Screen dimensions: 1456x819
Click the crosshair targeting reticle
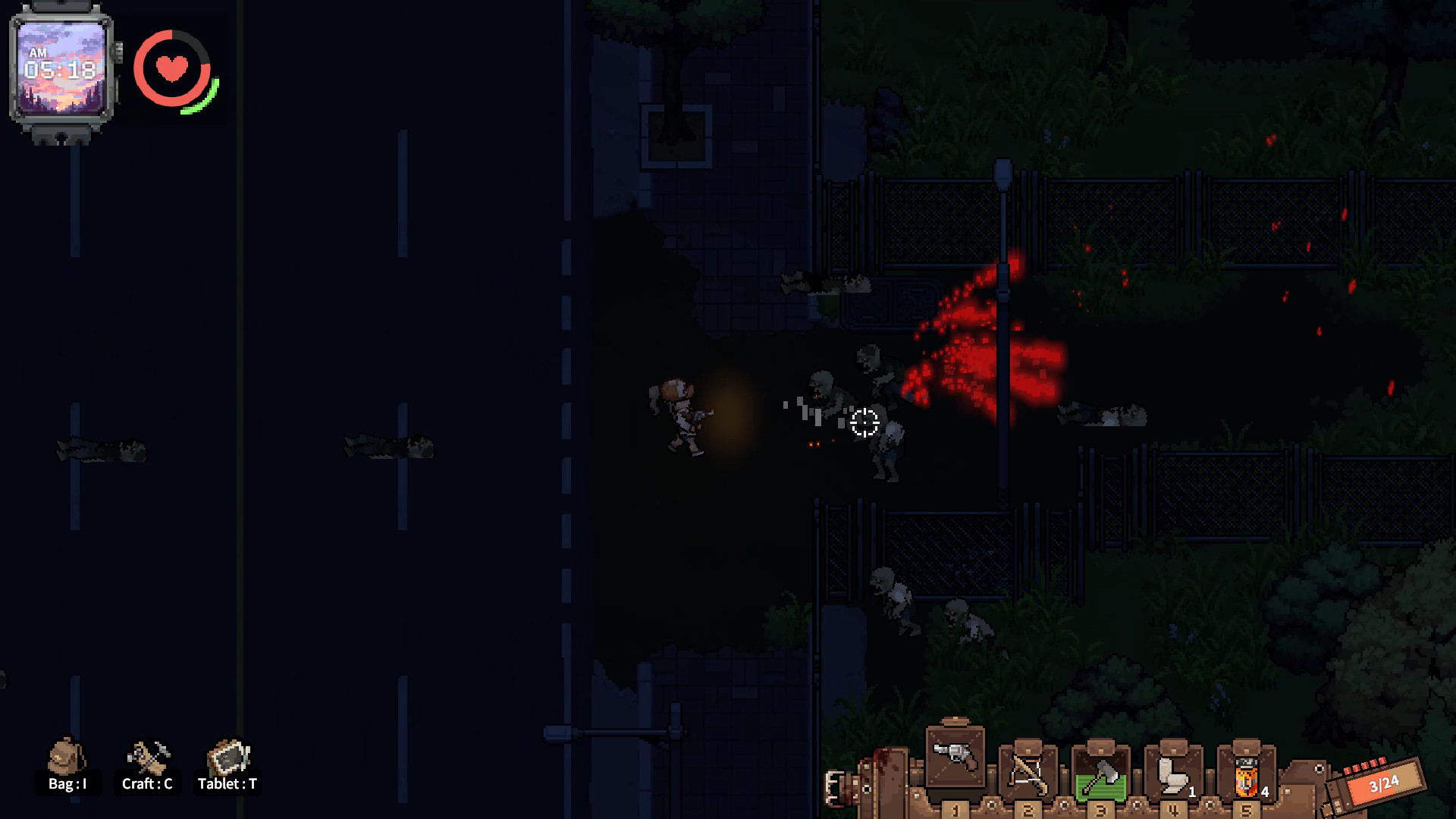(864, 422)
